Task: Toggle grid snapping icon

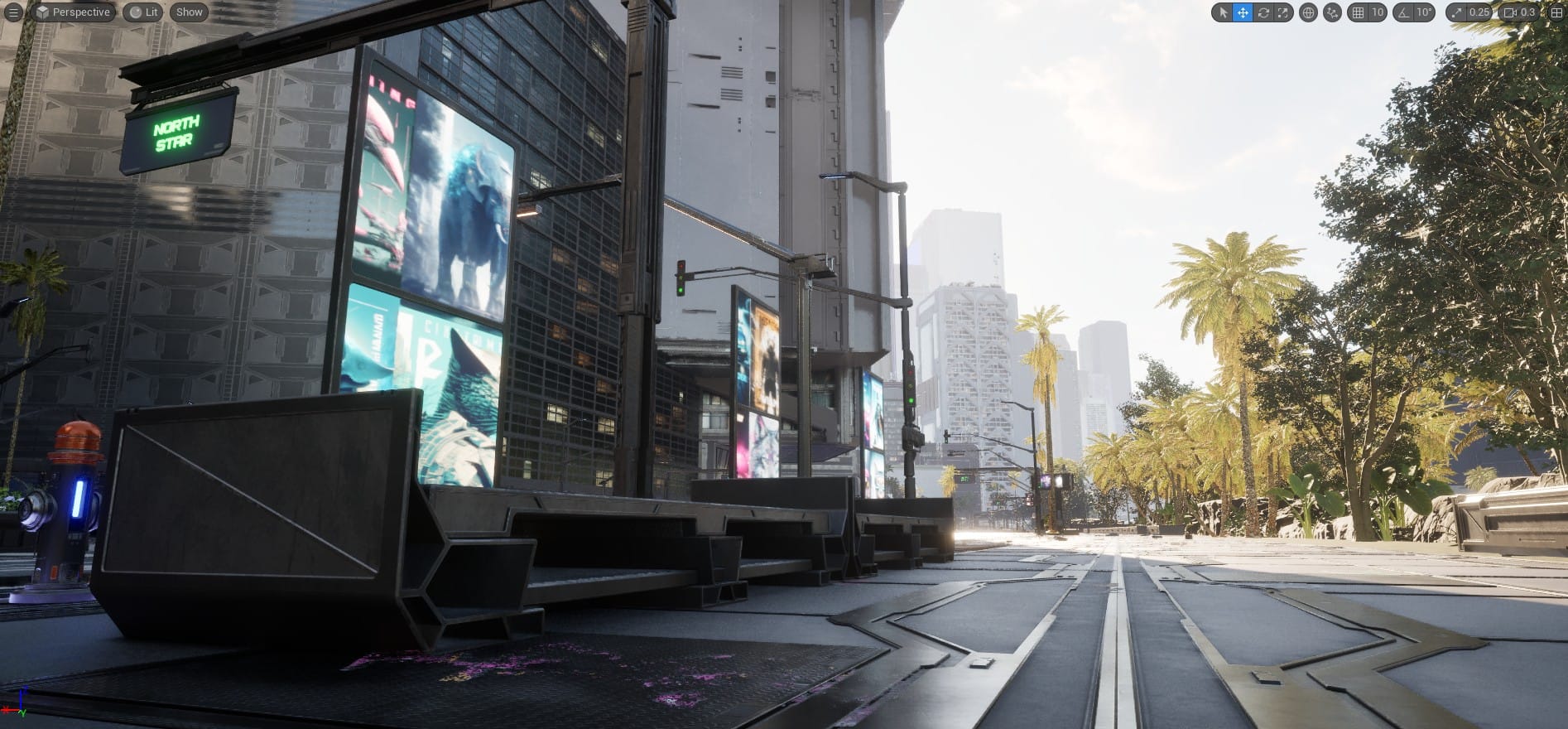Action: [x=1358, y=12]
